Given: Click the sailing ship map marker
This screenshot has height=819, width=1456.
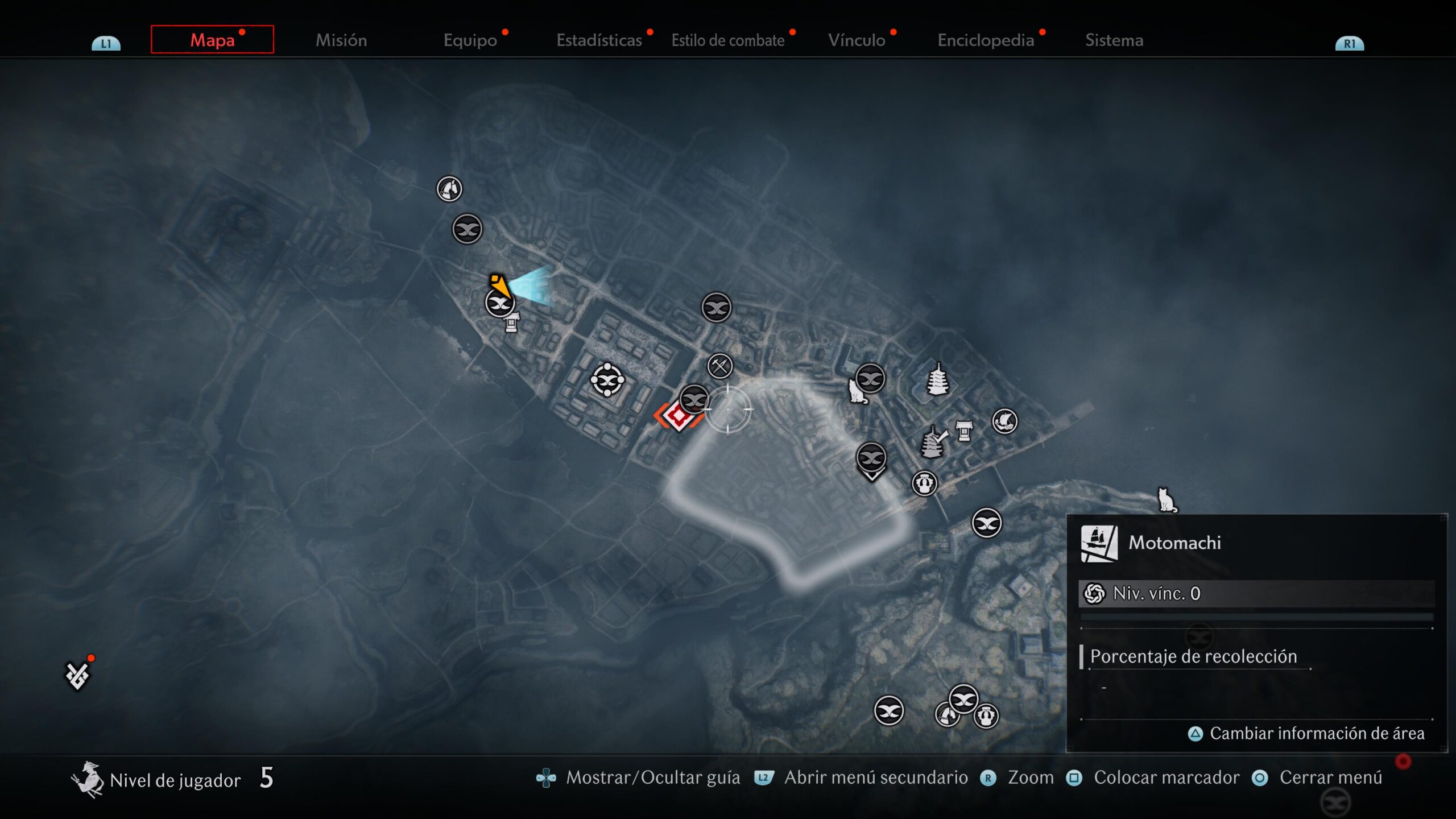Looking at the screenshot, I should pyautogui.click(x=1005, y=421).
